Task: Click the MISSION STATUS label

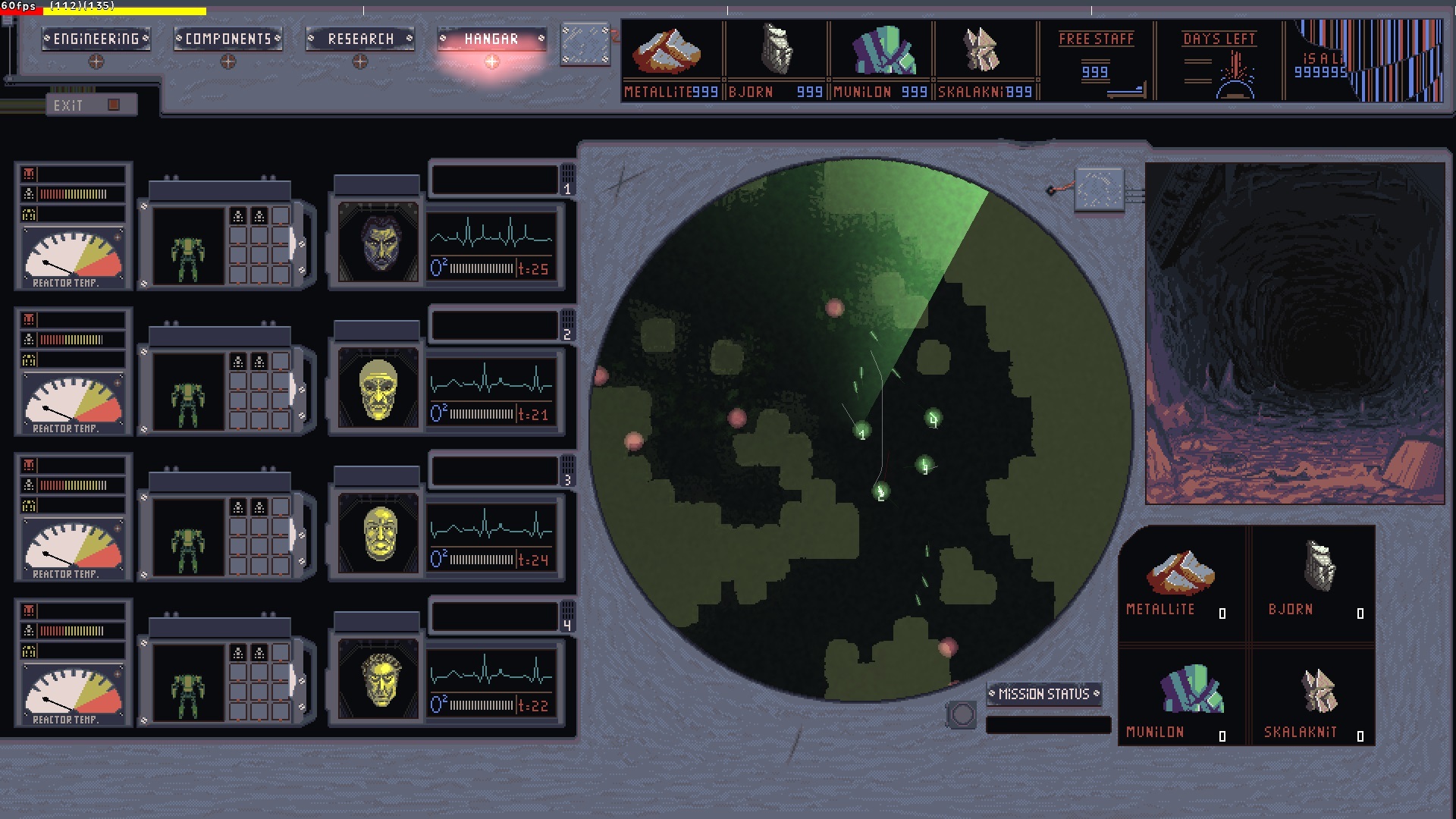Action: pos(1044,693)
